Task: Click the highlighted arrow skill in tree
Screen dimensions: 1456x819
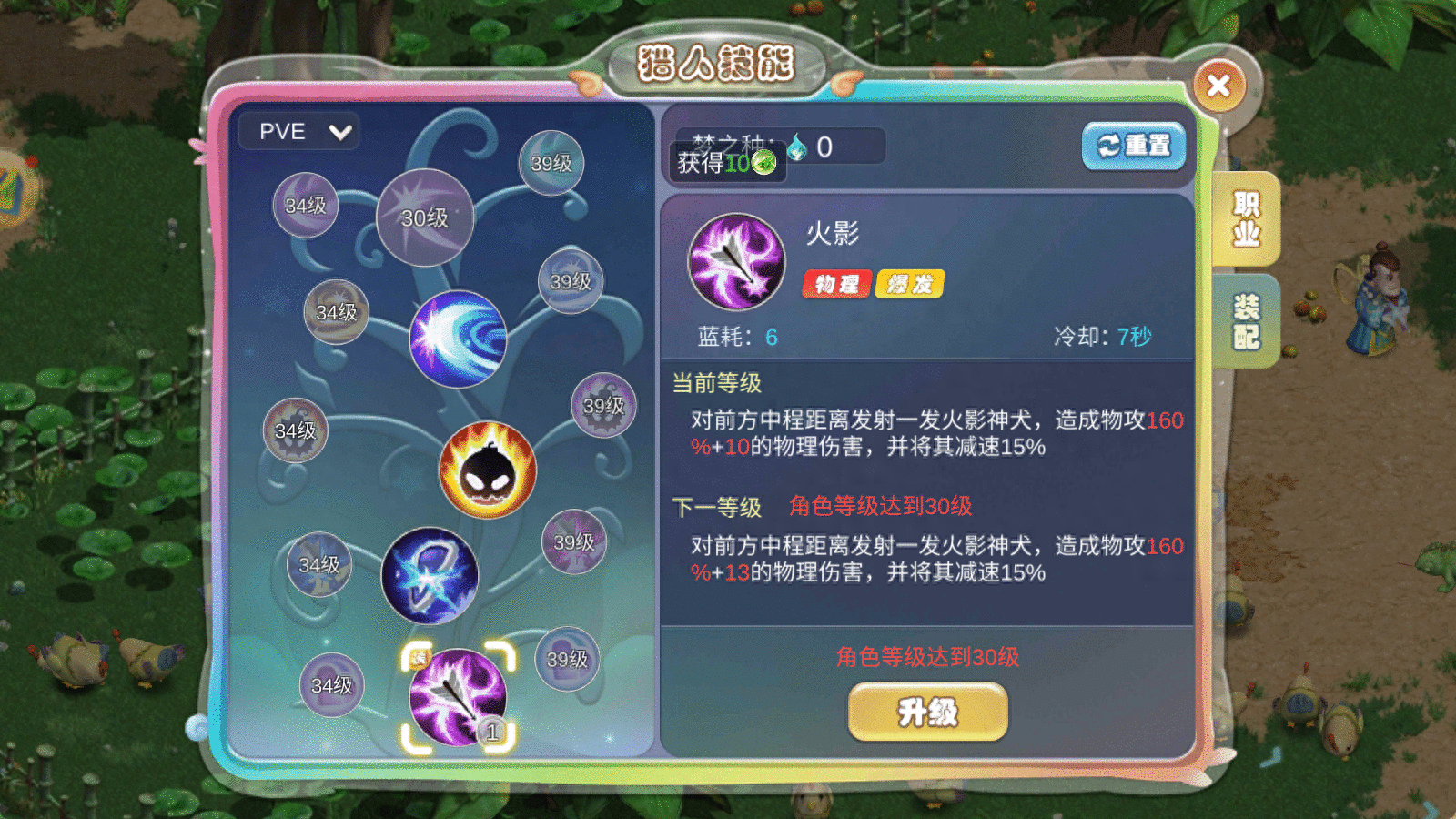Action: [x=458, y=695]
